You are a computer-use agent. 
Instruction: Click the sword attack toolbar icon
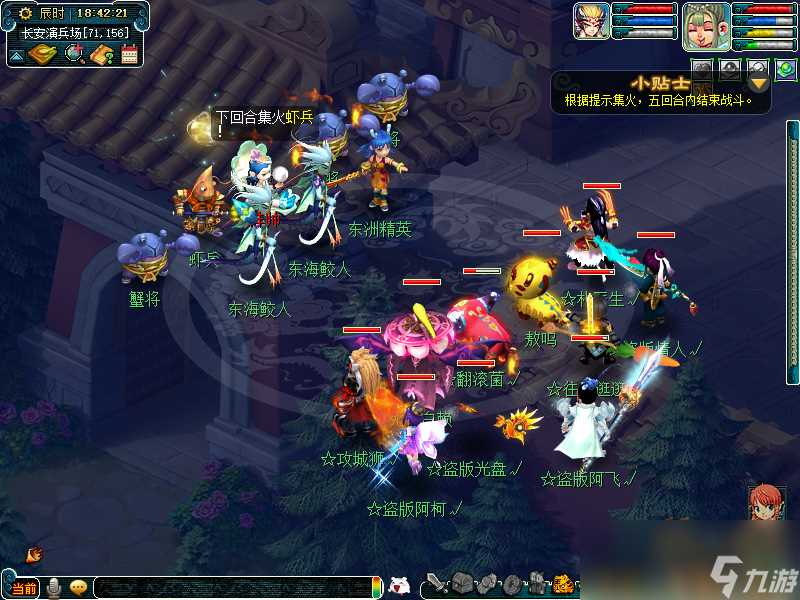436,584
